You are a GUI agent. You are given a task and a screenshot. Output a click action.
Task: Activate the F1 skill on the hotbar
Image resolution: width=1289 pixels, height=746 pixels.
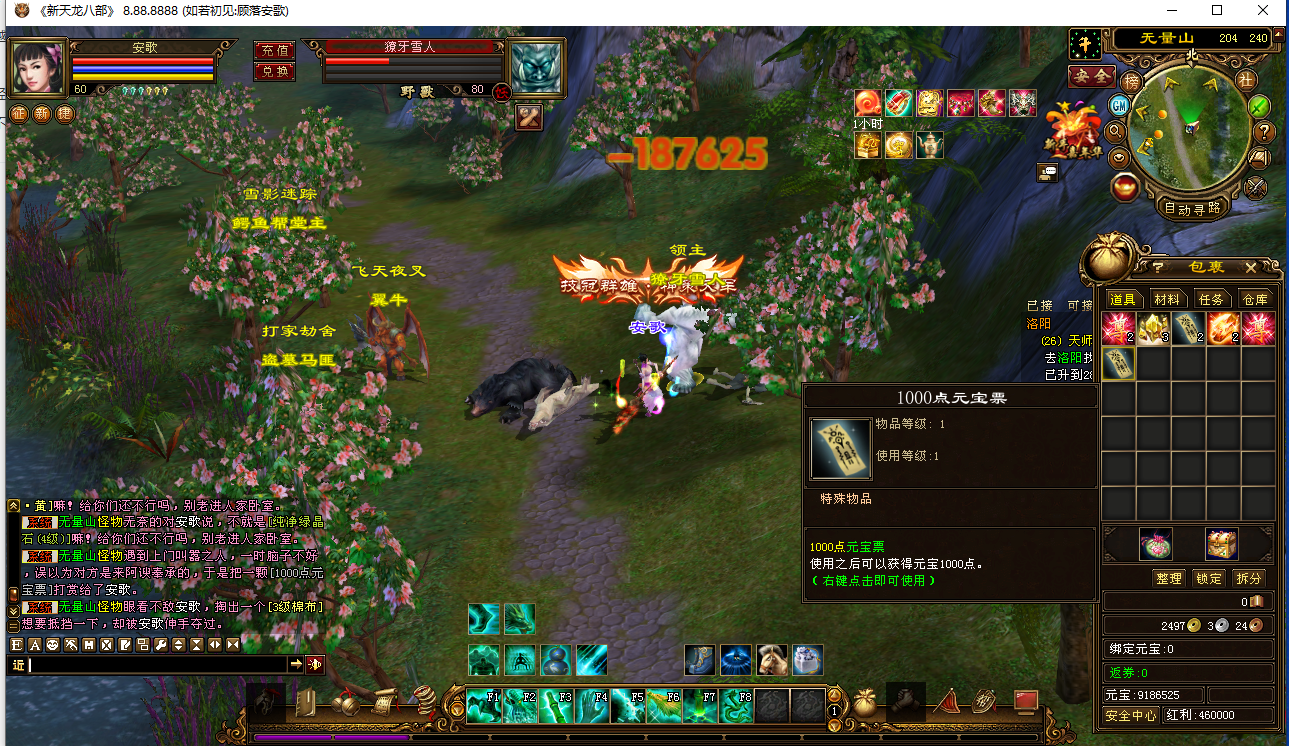tap(483, 706)
